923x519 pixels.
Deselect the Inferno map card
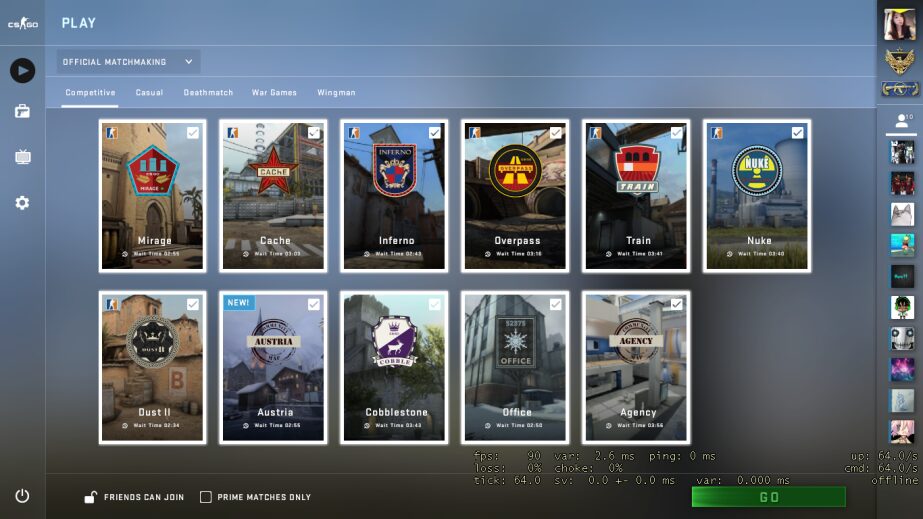click(x=395, y=196)
